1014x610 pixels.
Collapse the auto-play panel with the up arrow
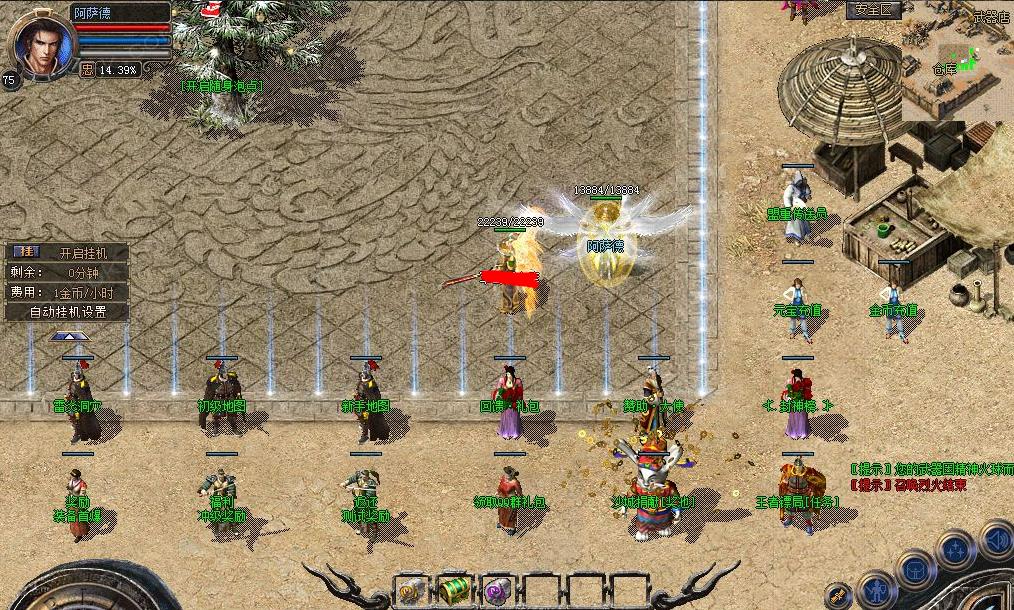(68, 337)
